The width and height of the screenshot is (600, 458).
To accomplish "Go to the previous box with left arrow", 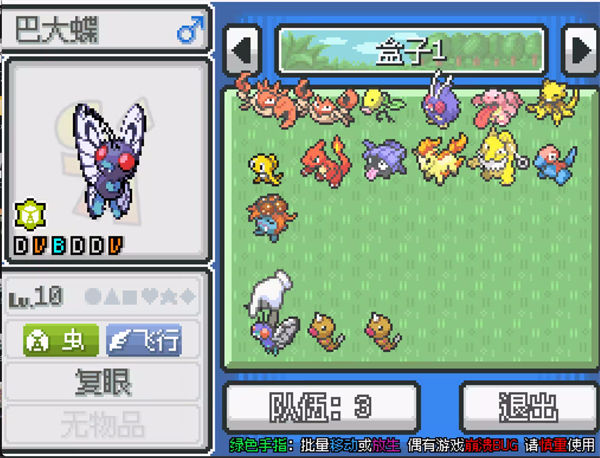I will click(243, 49).
